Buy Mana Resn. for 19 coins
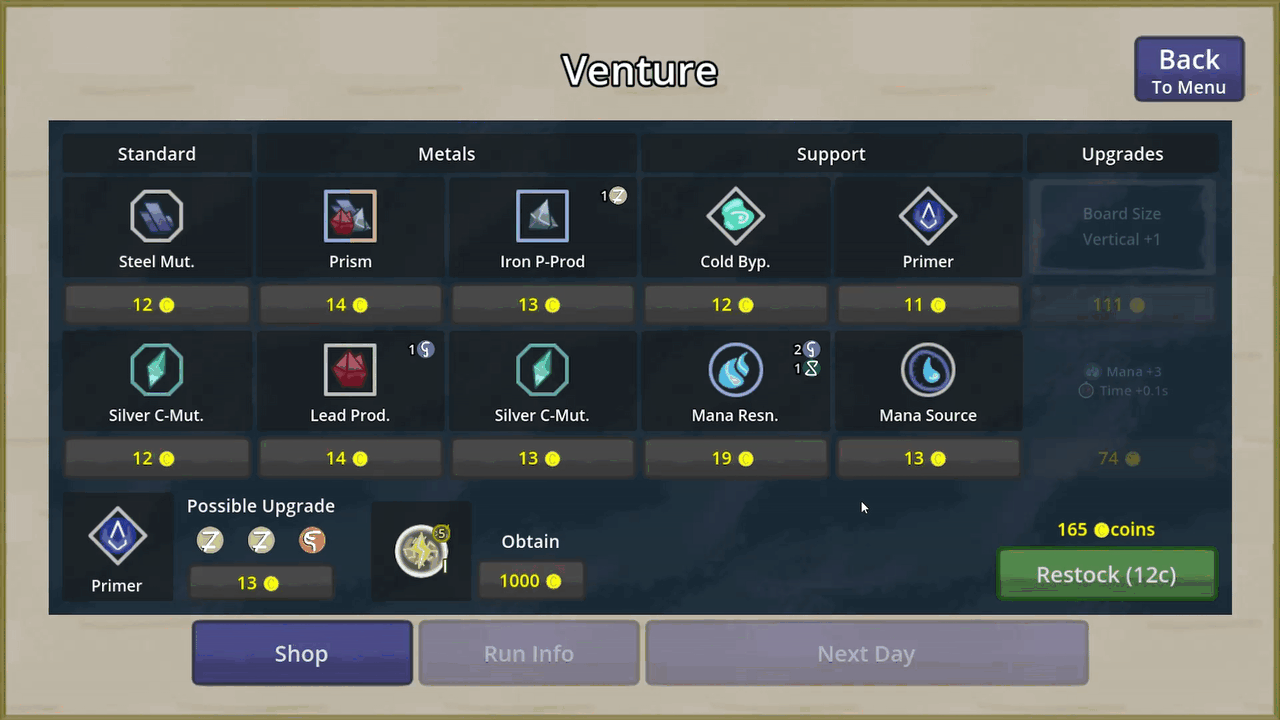1280x720 pixels. (x=735, y=459)
